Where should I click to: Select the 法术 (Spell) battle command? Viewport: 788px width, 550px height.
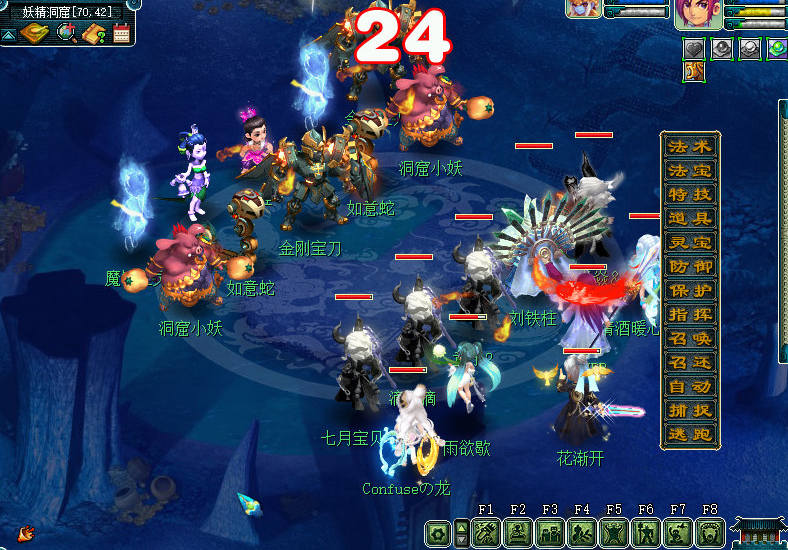click(x=689, y=146)
